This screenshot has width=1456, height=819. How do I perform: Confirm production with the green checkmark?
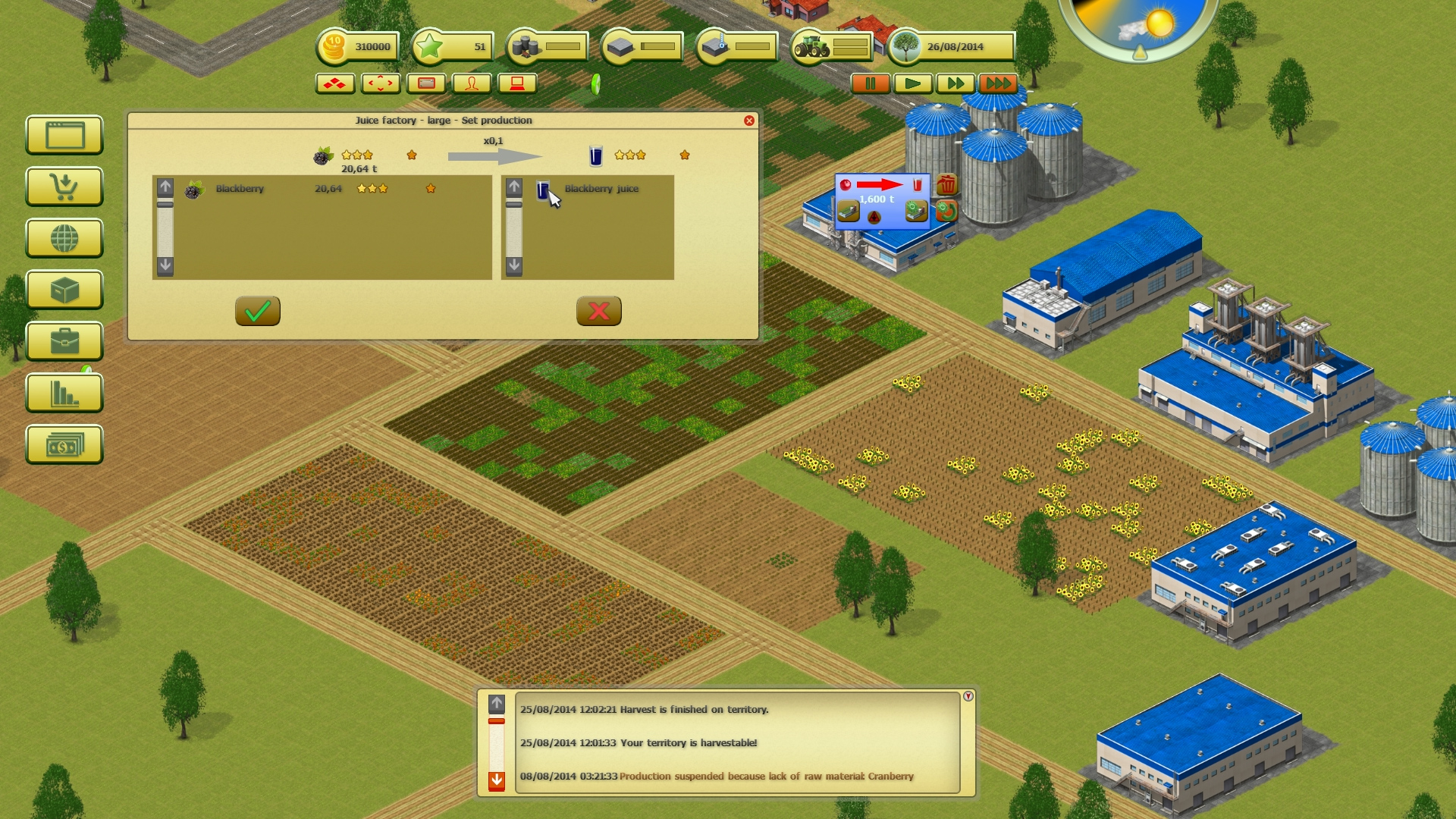[x=256, y=311]
